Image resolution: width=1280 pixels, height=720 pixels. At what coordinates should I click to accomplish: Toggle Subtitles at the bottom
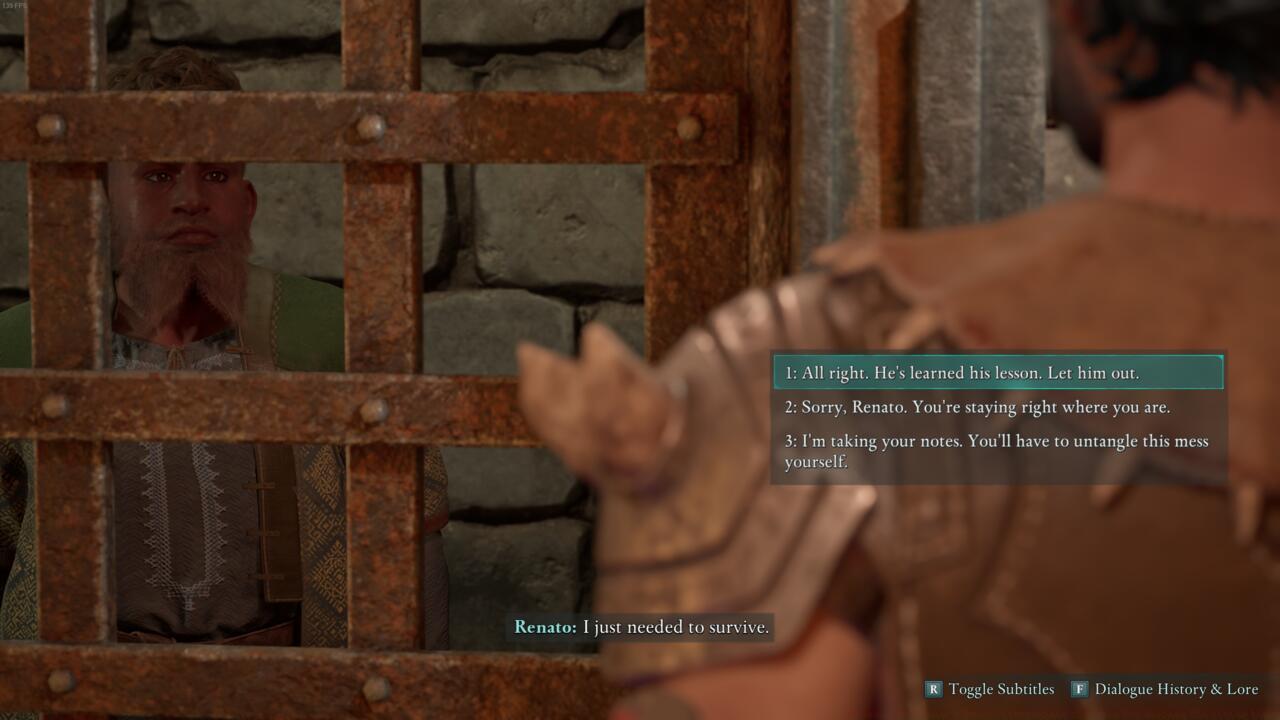[990, 689]
